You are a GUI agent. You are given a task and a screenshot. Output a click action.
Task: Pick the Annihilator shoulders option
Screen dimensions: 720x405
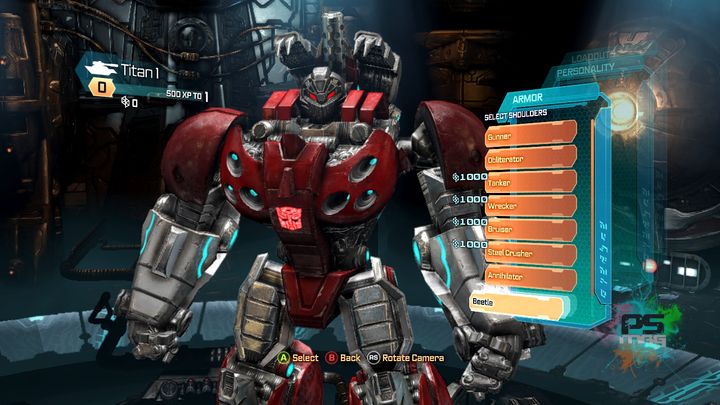[x=530, y=277]
